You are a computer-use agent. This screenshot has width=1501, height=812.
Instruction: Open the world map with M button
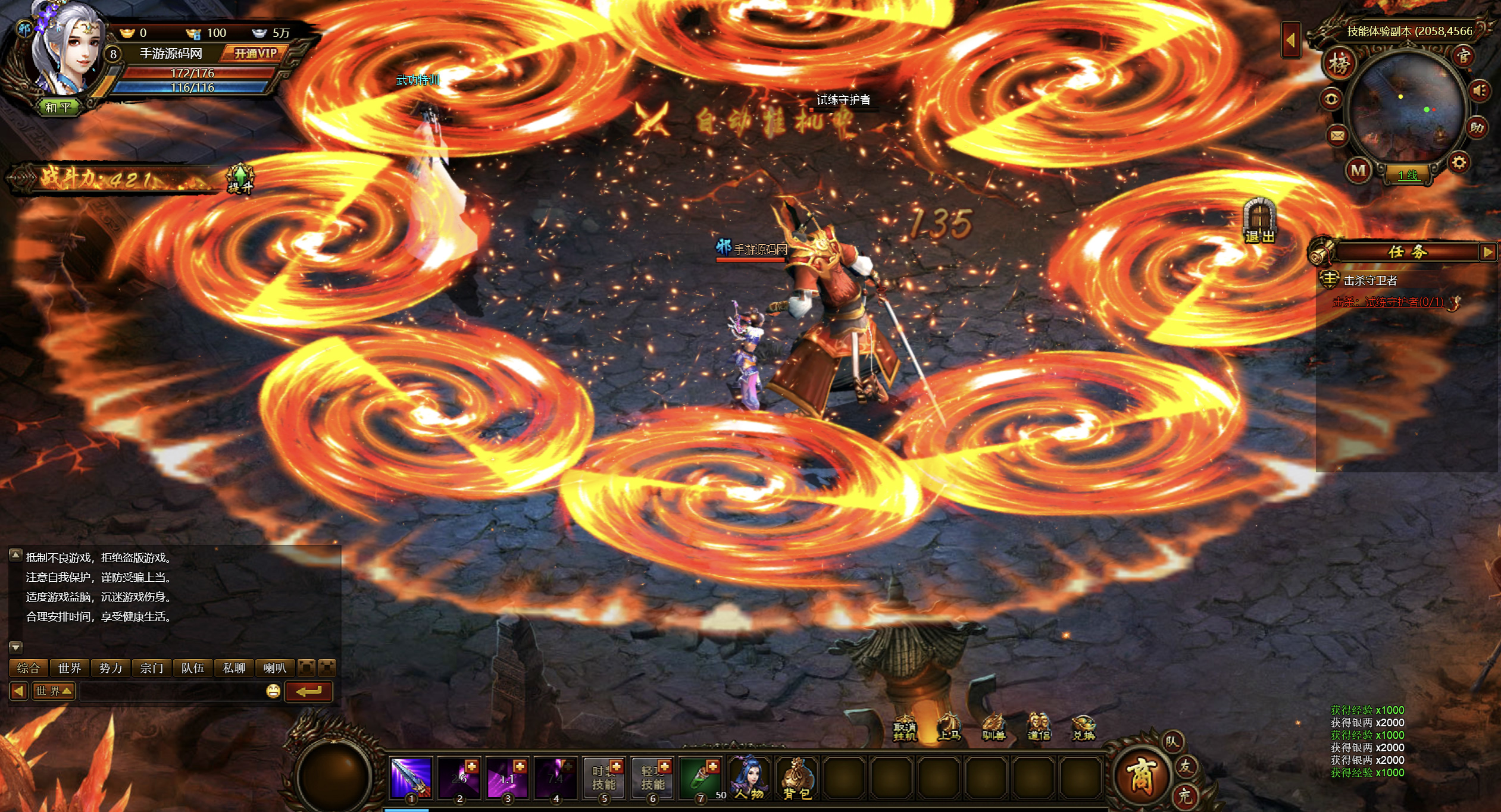pyautogui.click(x=1358, y=171)
